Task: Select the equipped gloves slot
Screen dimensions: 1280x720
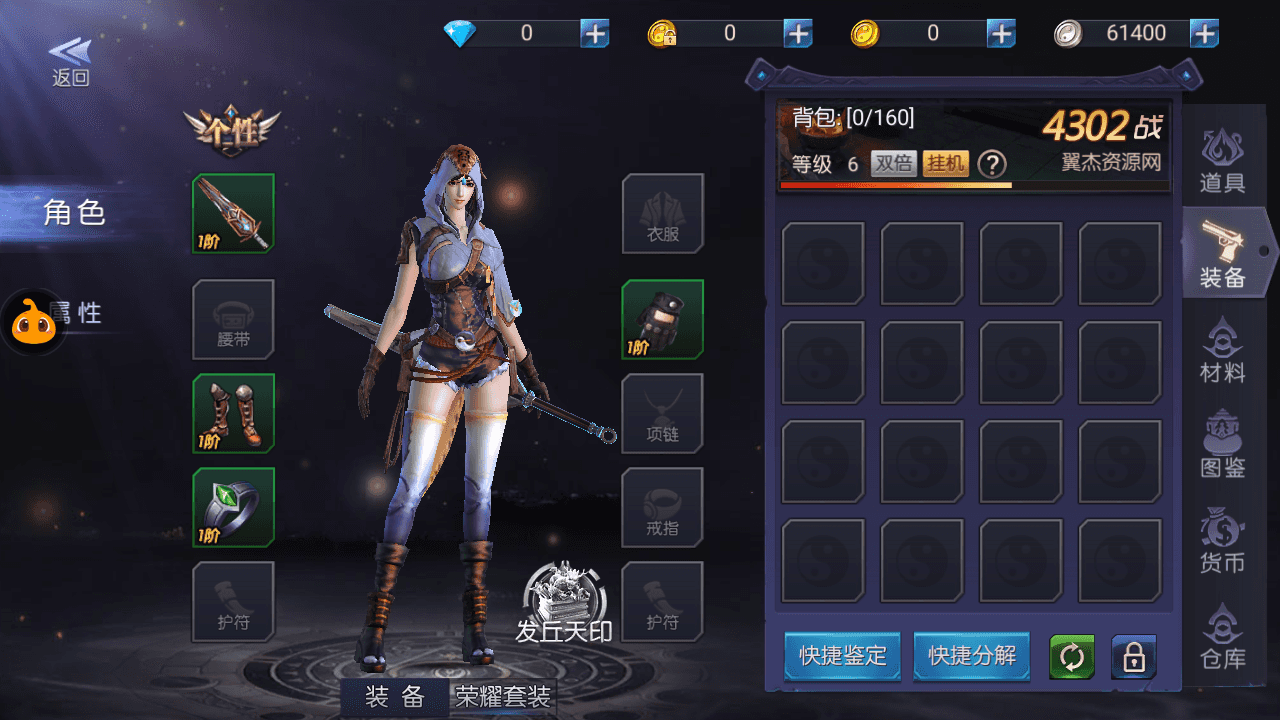Action: [662, 319]
